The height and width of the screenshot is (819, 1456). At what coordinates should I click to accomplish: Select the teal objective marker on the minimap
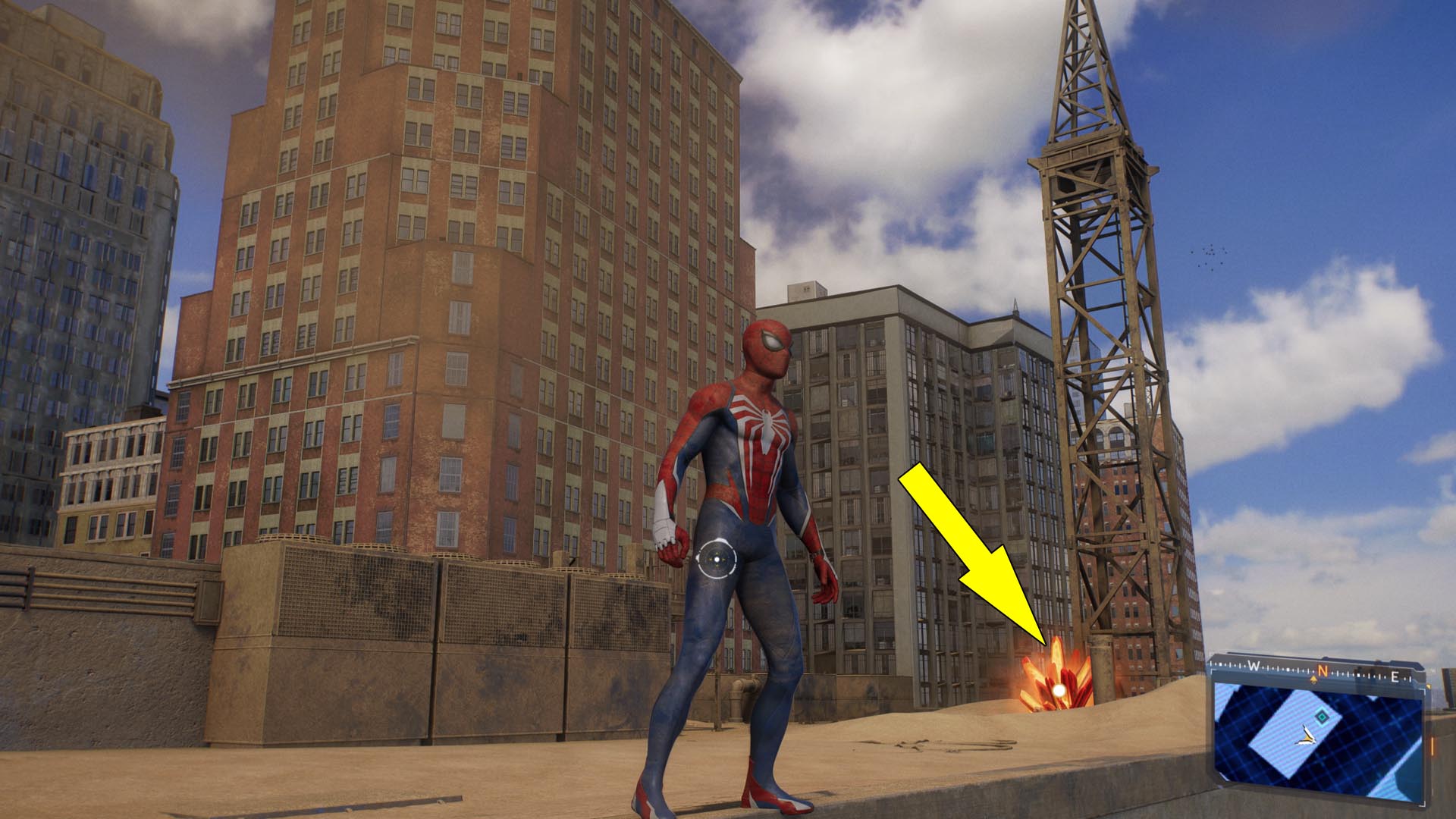coord(1322,717)
